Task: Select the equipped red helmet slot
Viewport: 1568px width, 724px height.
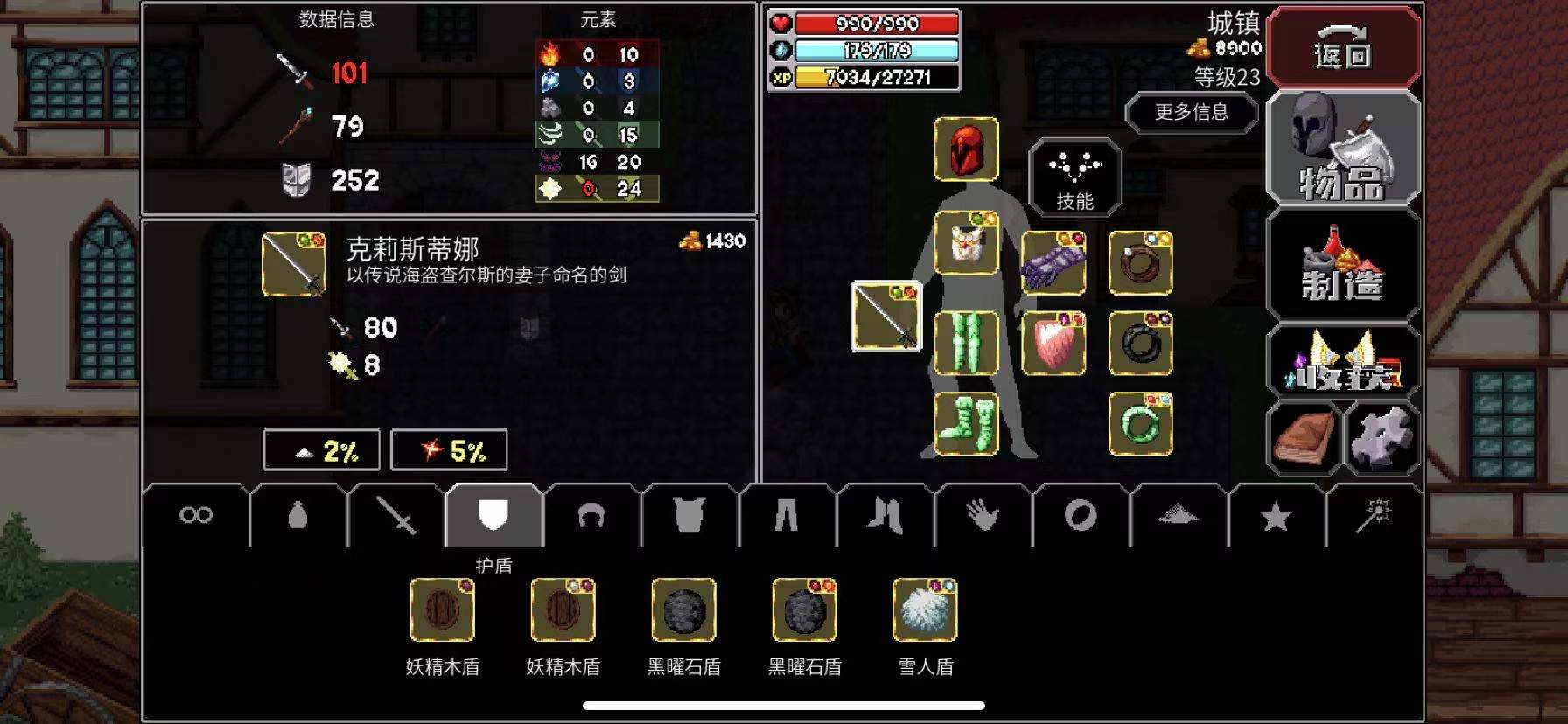Action: 967,150
